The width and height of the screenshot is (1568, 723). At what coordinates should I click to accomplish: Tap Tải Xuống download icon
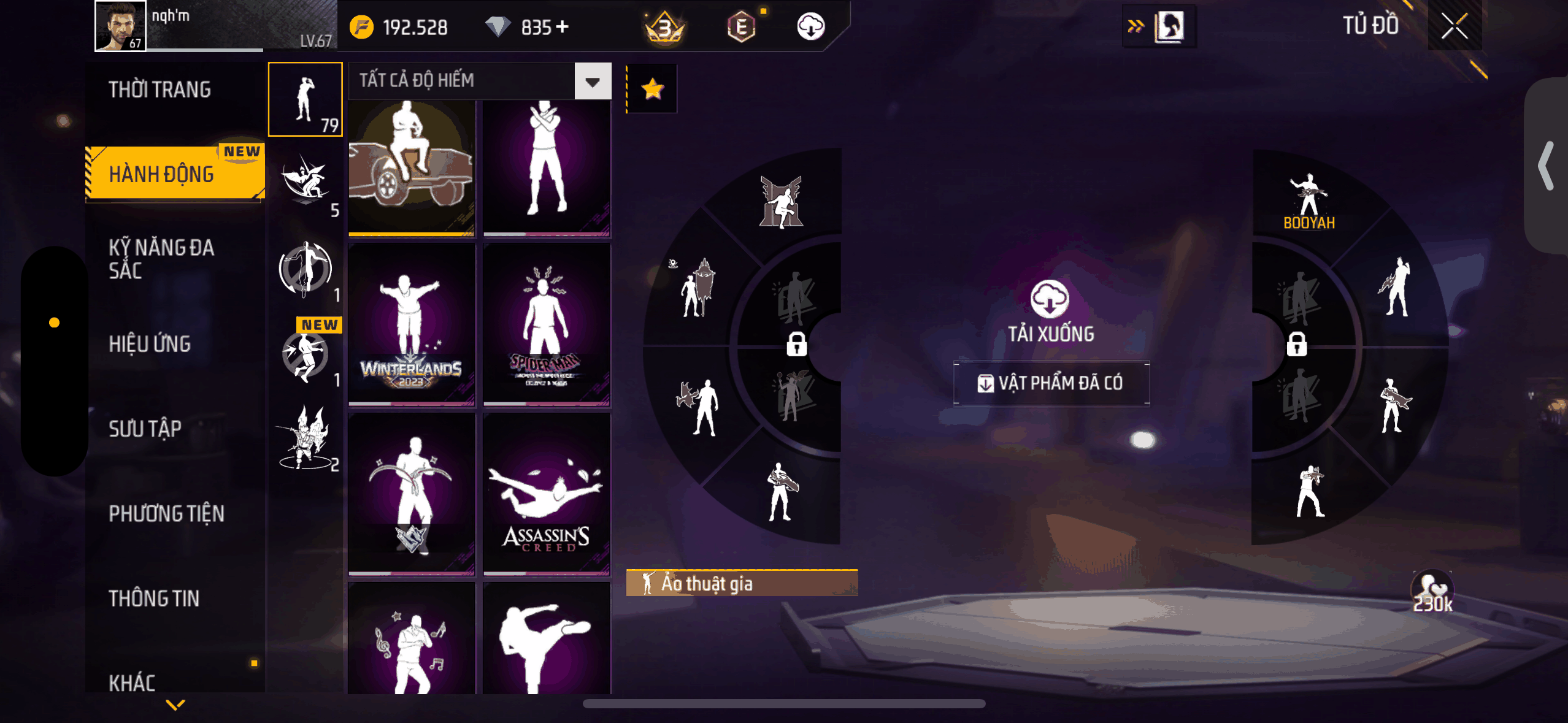(1050, 300)
